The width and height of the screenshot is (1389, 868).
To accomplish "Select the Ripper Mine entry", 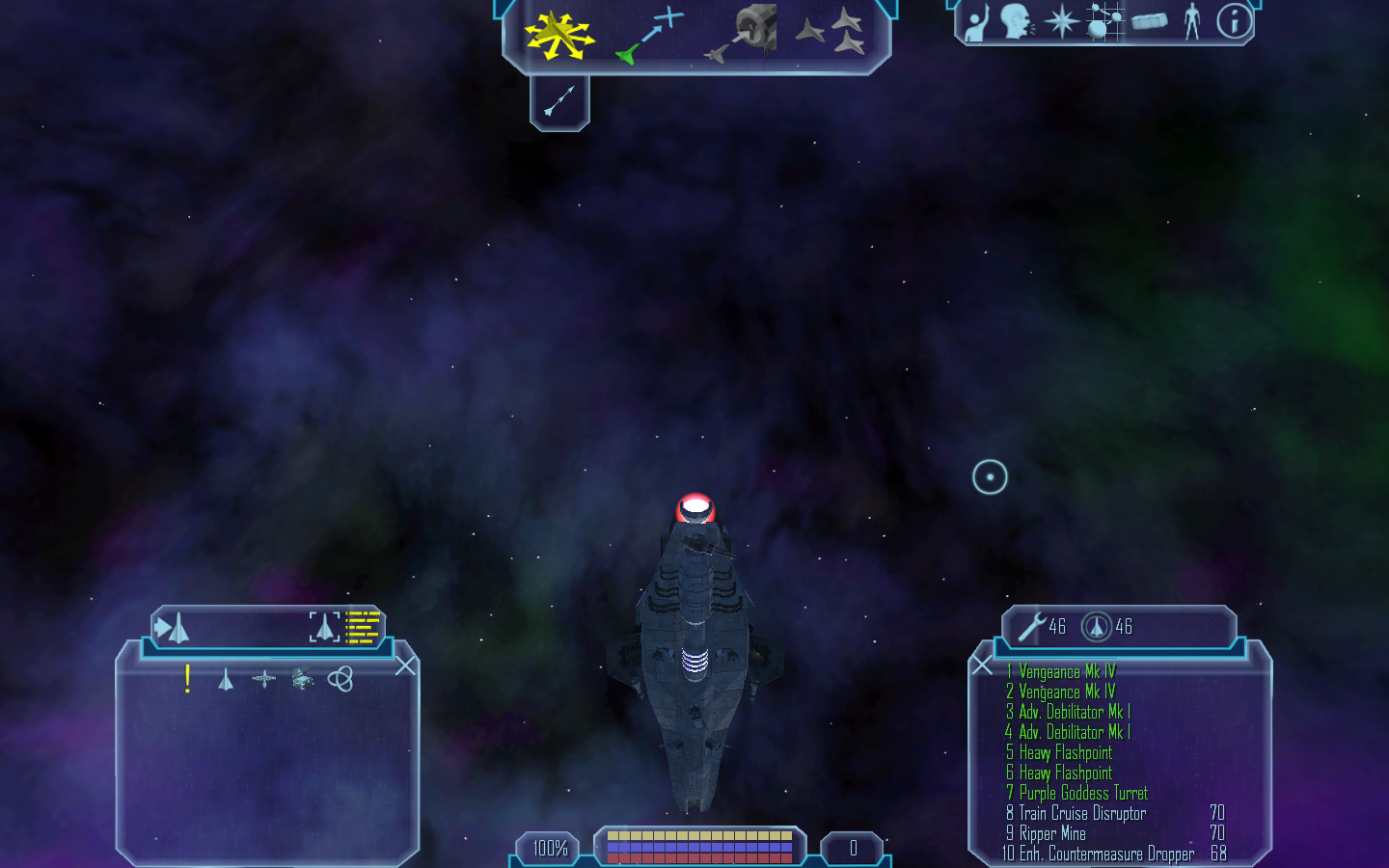I will pyautogui.click(x=1052, y=833).
